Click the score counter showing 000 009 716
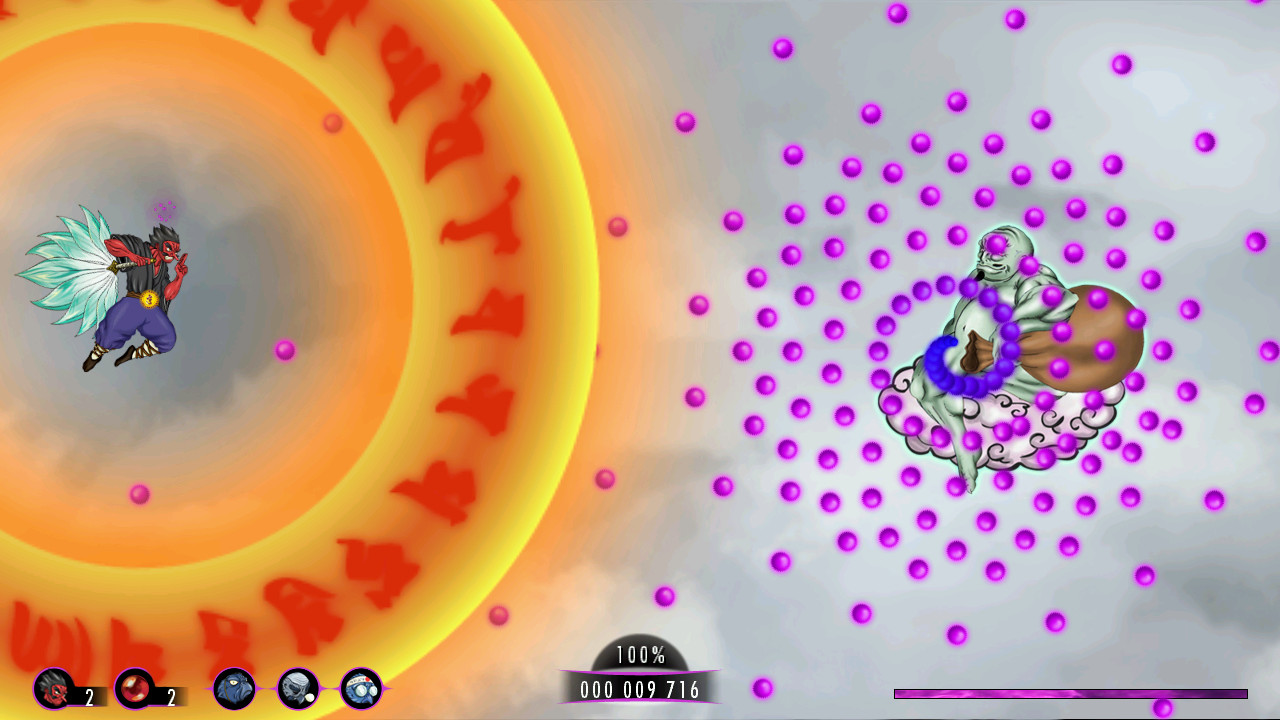This screenshot has height=720, width=1280. (639, 687)
